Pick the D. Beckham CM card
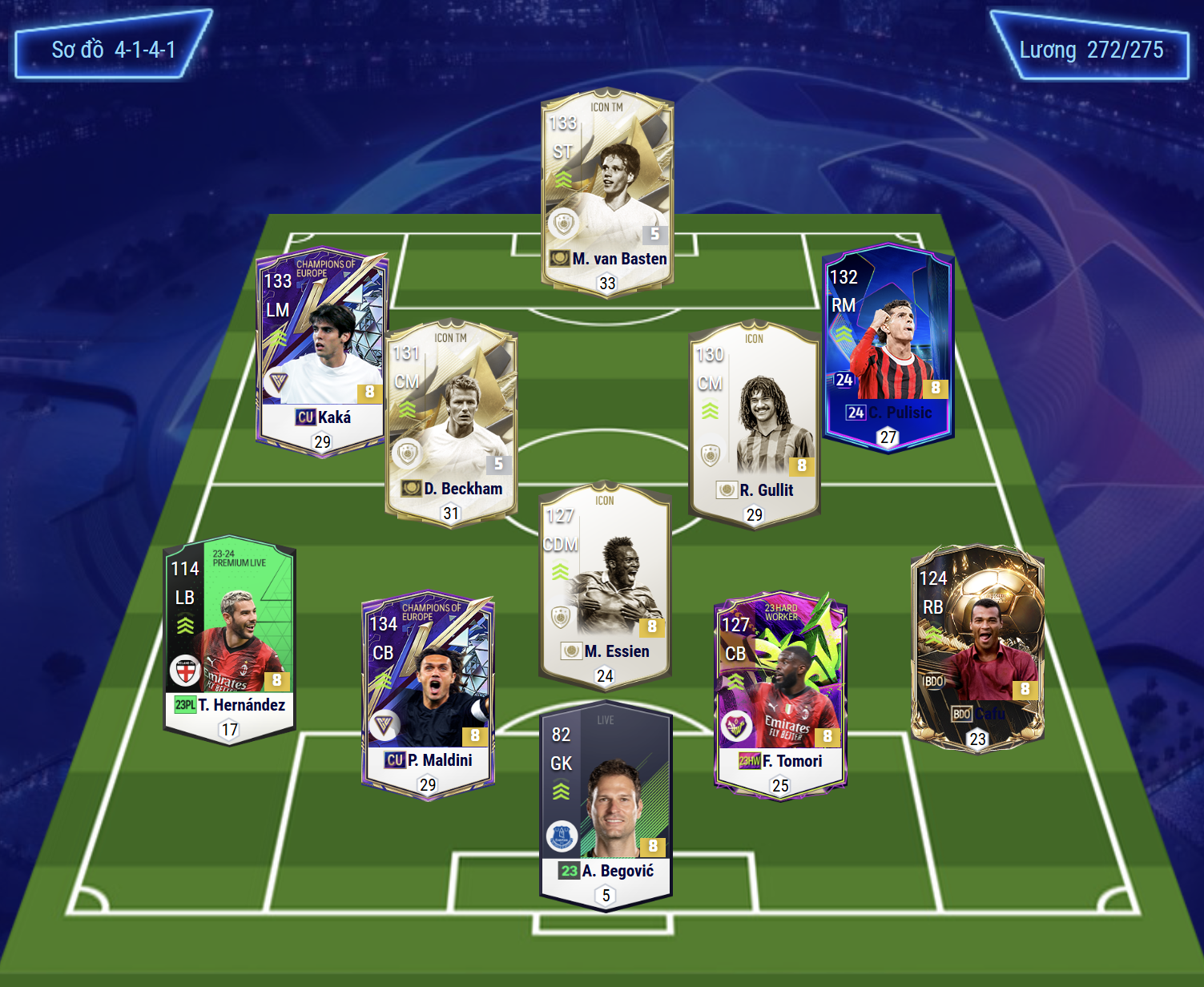Image resolution: width=1204 pixels, height=987 pixels. 452,423
